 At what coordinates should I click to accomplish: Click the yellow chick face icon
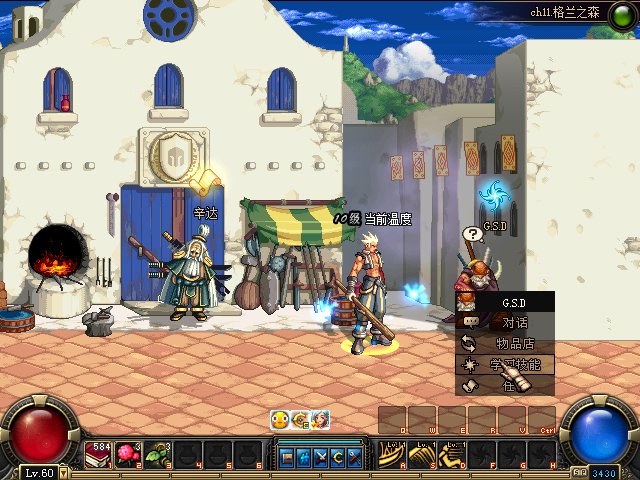[x=279, y=420]
